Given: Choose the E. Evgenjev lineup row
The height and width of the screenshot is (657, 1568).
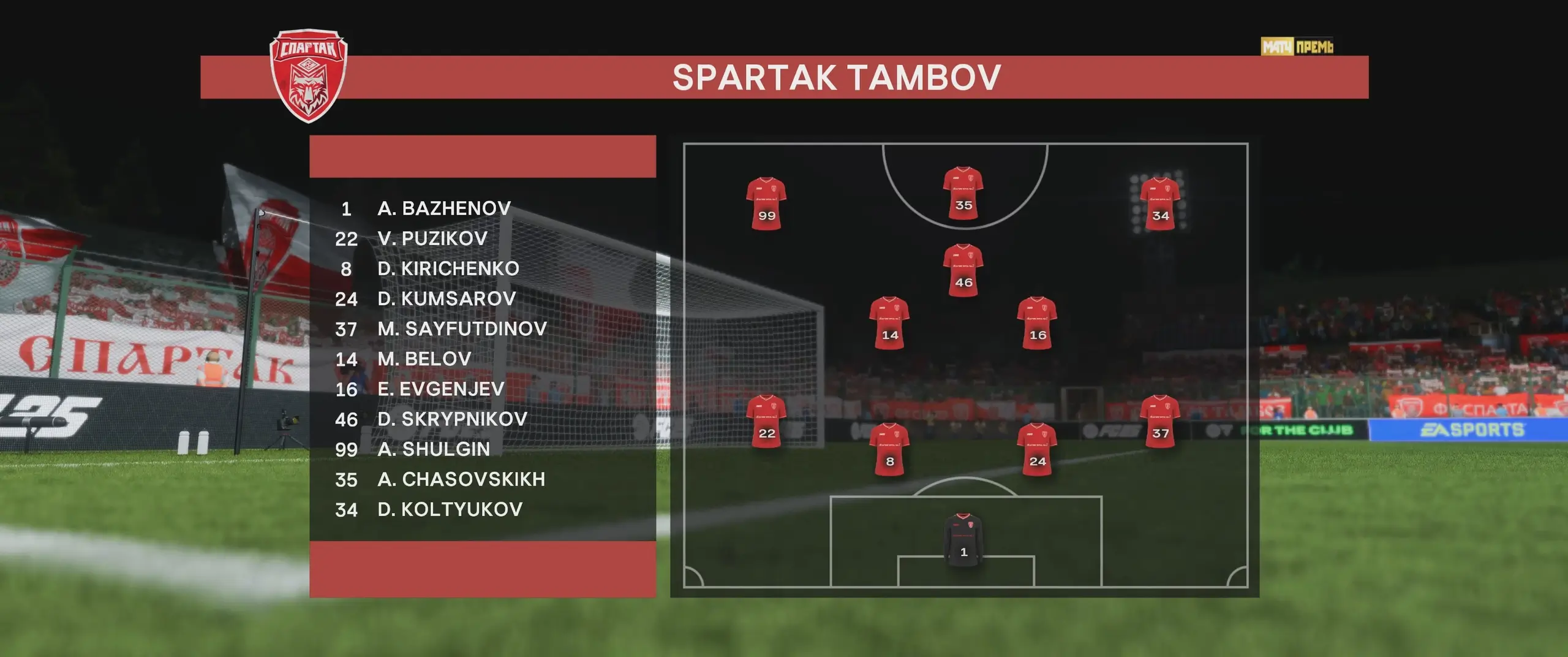Looking at the screenshot, I should pyautogui.click(x=441, y=389).
